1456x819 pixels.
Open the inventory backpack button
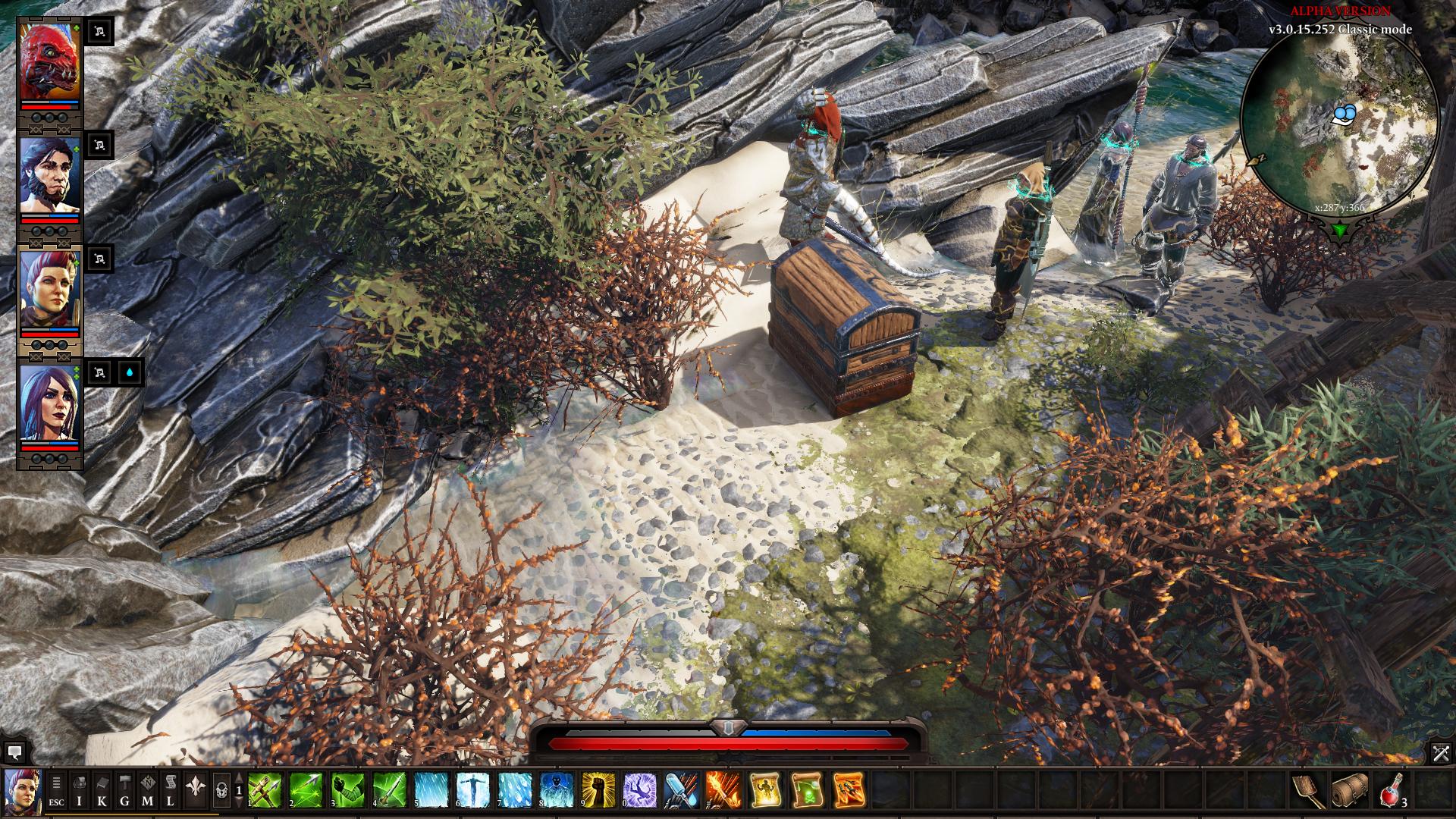pos(79,791)
